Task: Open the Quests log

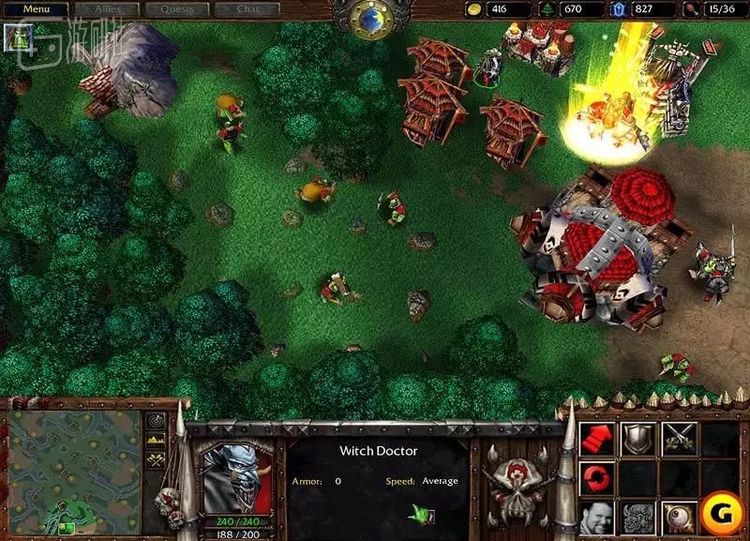Action: coord(177,10)
